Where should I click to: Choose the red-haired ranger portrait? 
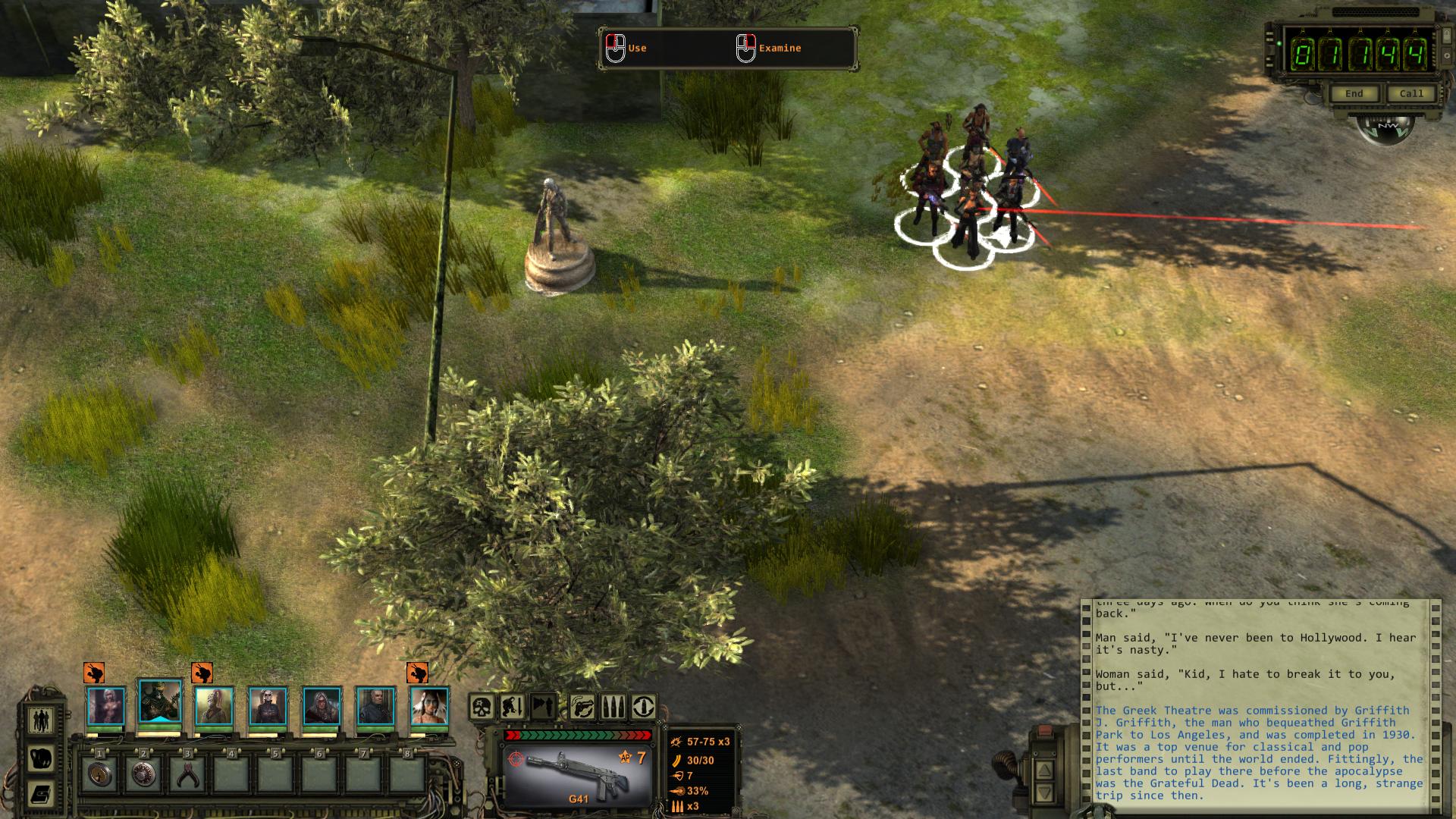point(214,706)
